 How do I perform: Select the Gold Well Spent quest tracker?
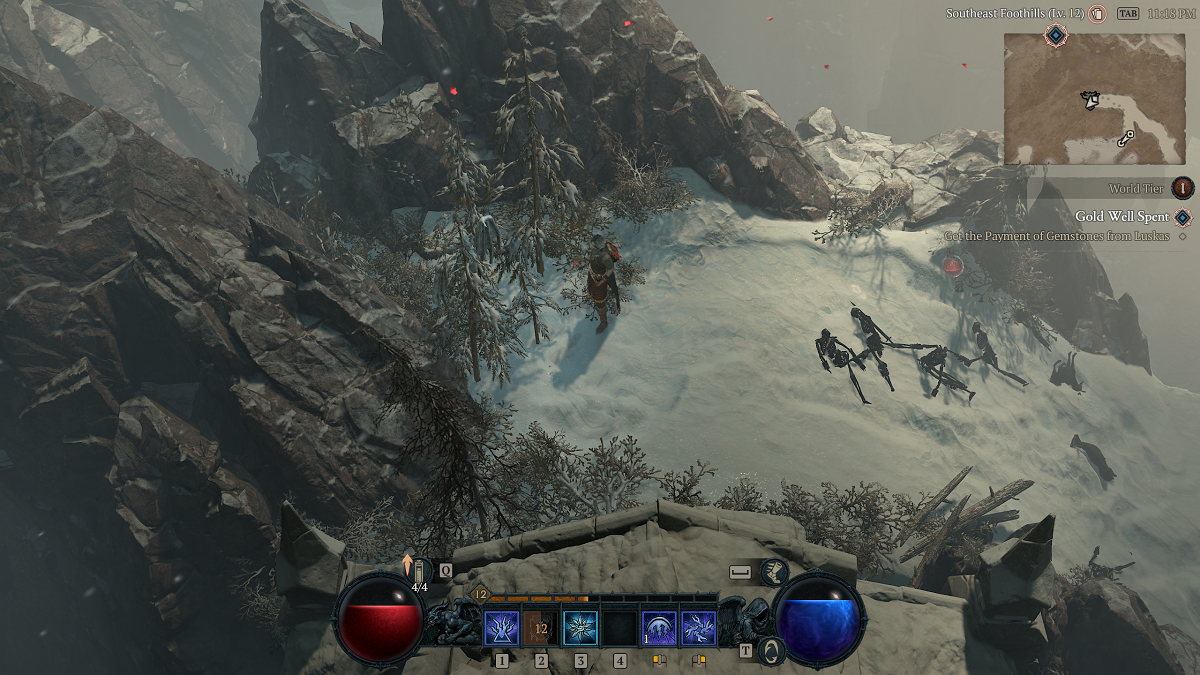point(1122,217)
